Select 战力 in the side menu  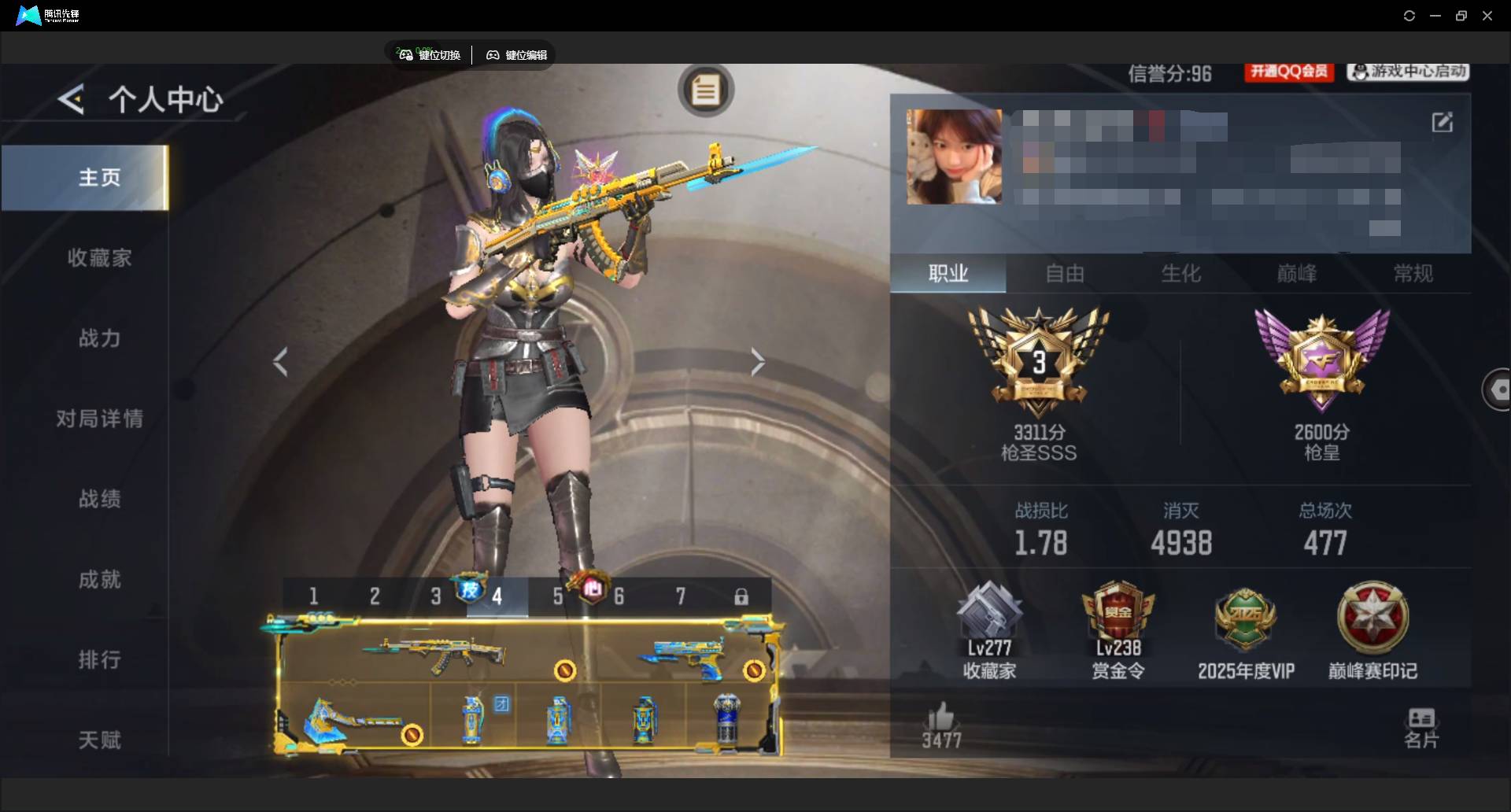(99, 338)
